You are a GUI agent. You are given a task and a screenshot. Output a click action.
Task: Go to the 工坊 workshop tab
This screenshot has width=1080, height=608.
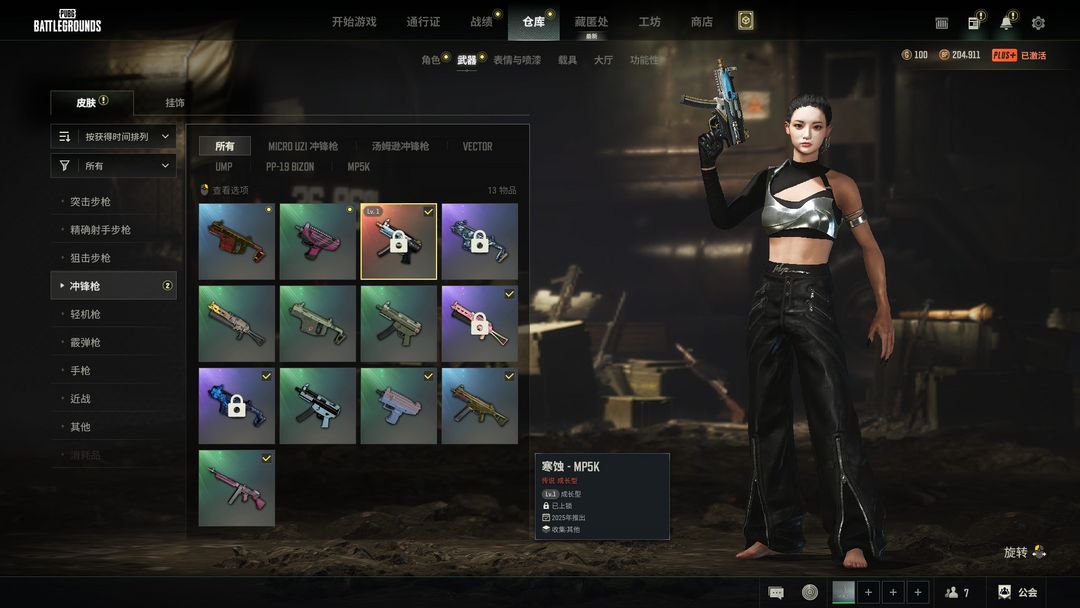pos(650,22)
